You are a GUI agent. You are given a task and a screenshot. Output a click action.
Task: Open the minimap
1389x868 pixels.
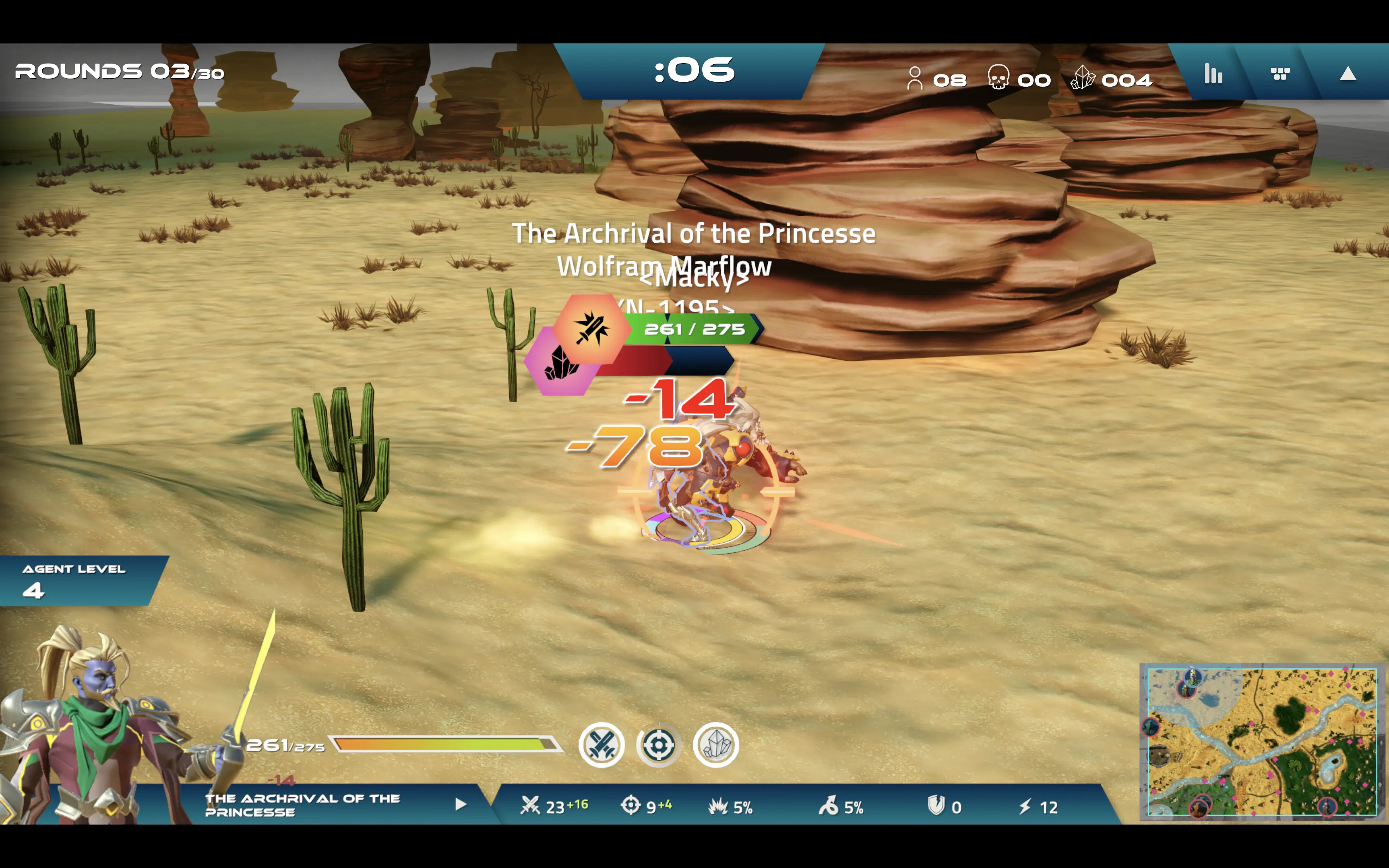pyautogui.click(x=1261, y=741)
